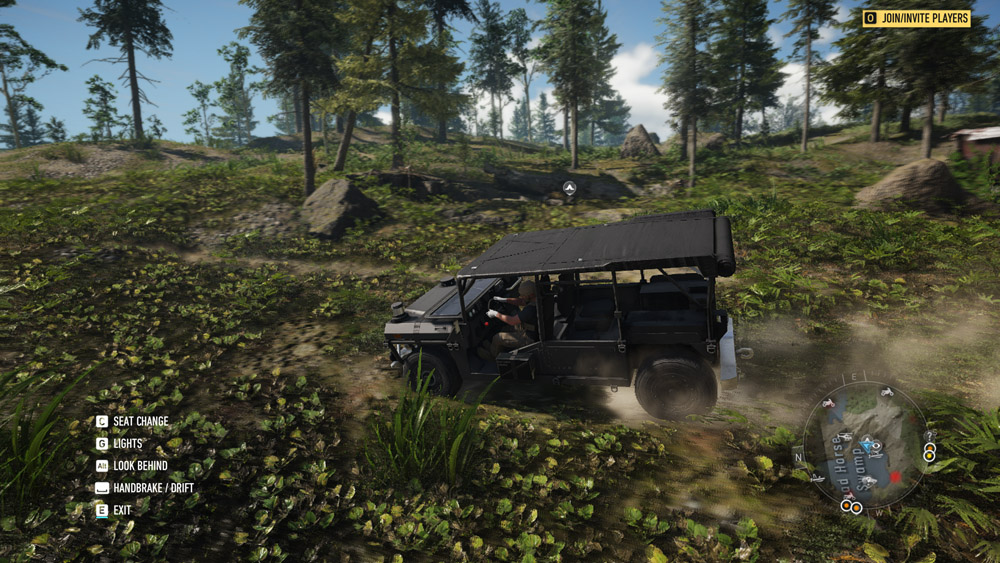Select the boat marker on the minimap
Viewport: 1000px width, 563px height.
coord(816,478)
